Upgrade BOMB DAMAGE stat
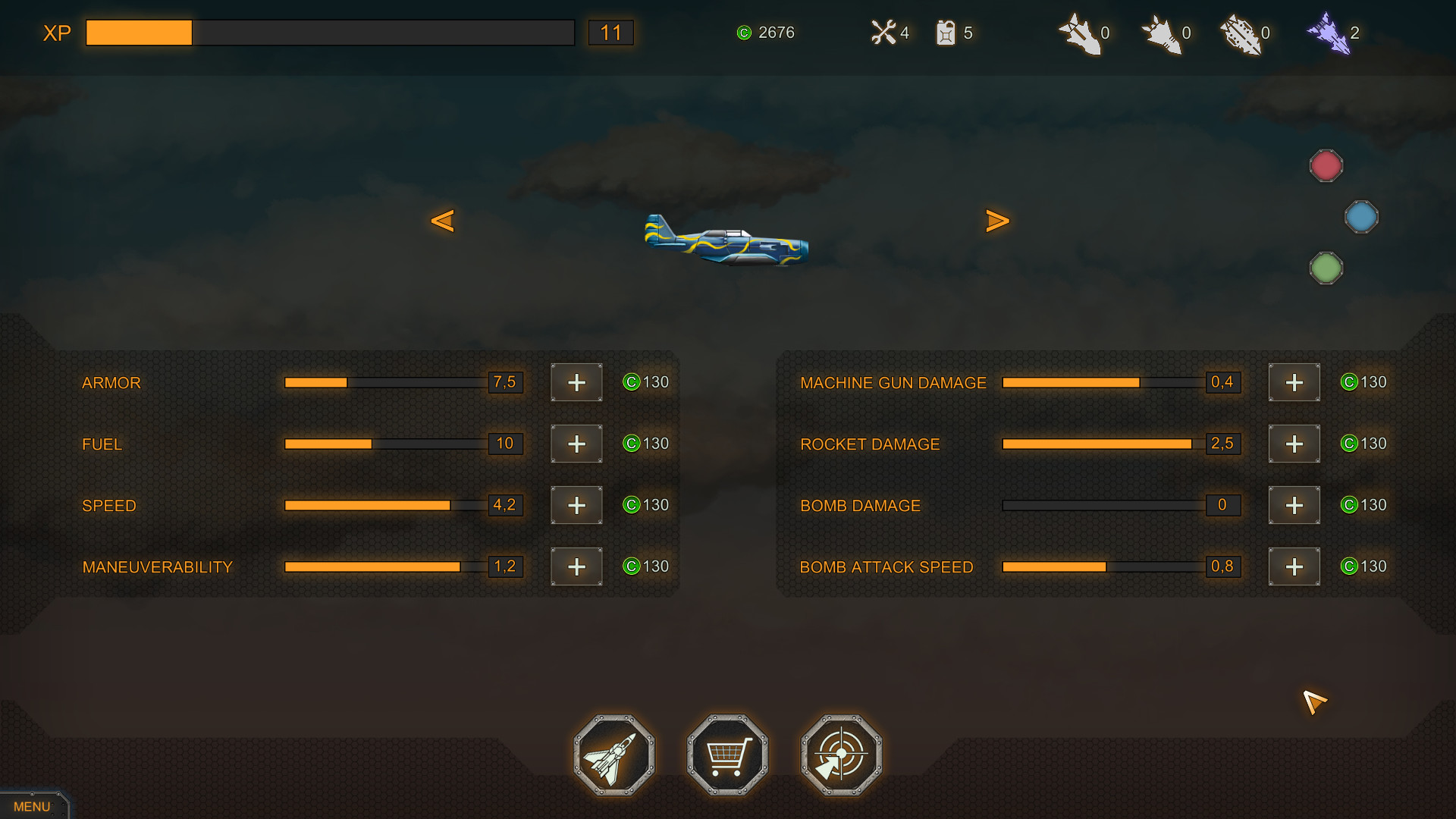The image size is (1456, 819). tap(1294, 505)
